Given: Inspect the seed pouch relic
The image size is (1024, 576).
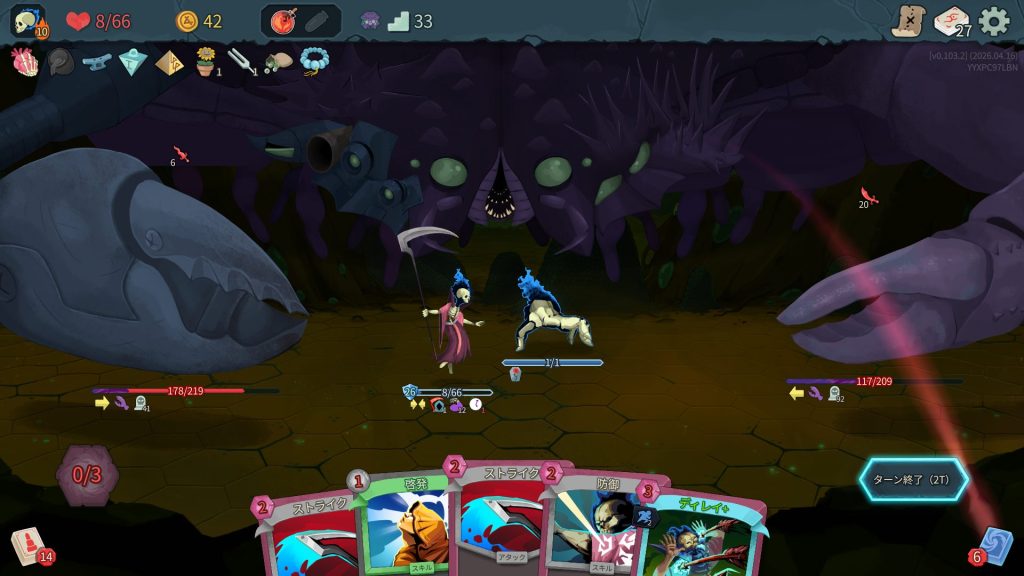Looking at the screenshot, I should (278, 62).
